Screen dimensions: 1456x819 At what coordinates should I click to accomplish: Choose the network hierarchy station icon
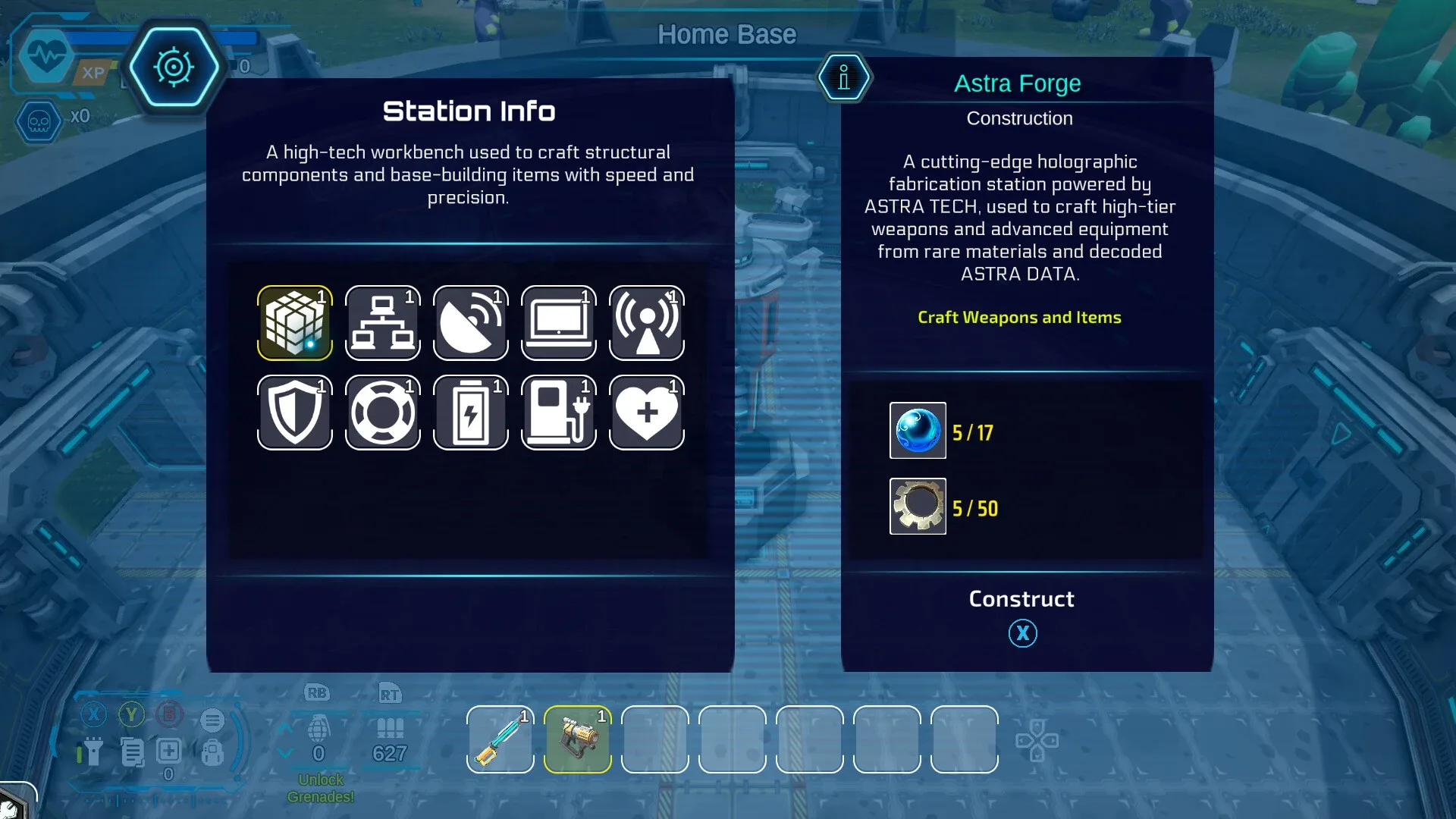click(383, 323)
